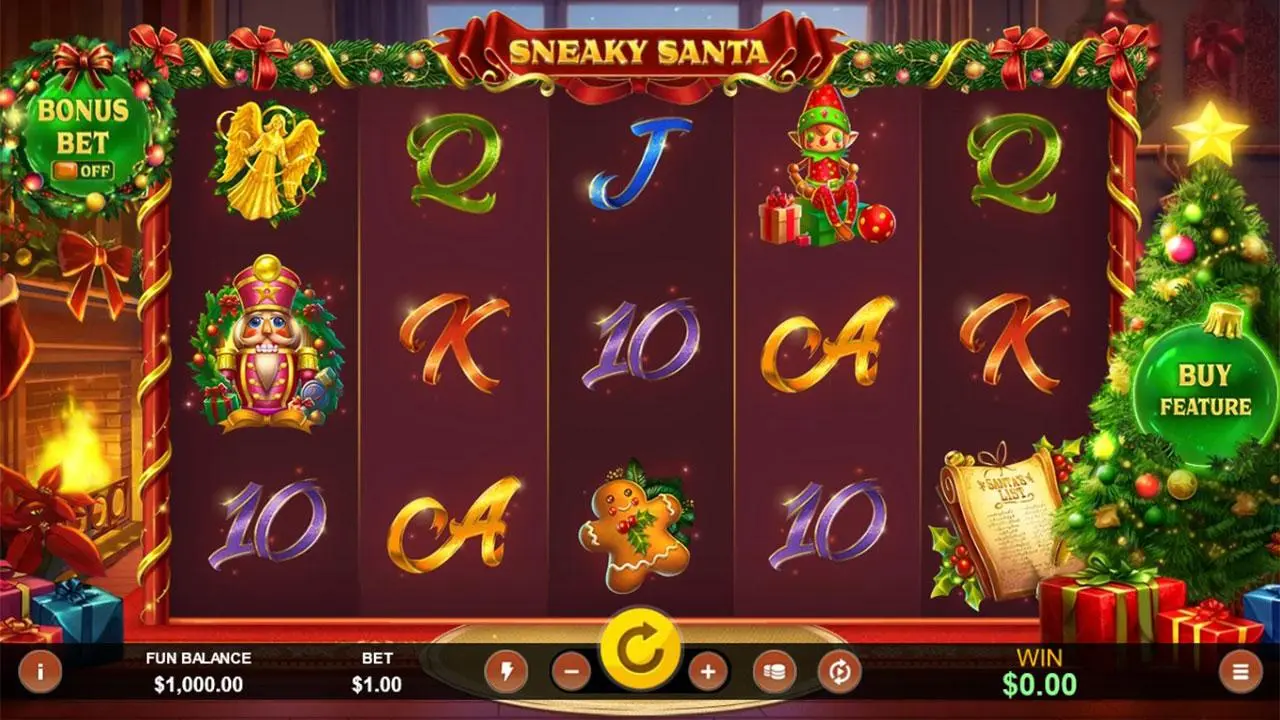Open the hamburger menu in bottom right
Image resolution: width=1280 pixels, height=720 pixels.
point(1241,672)
